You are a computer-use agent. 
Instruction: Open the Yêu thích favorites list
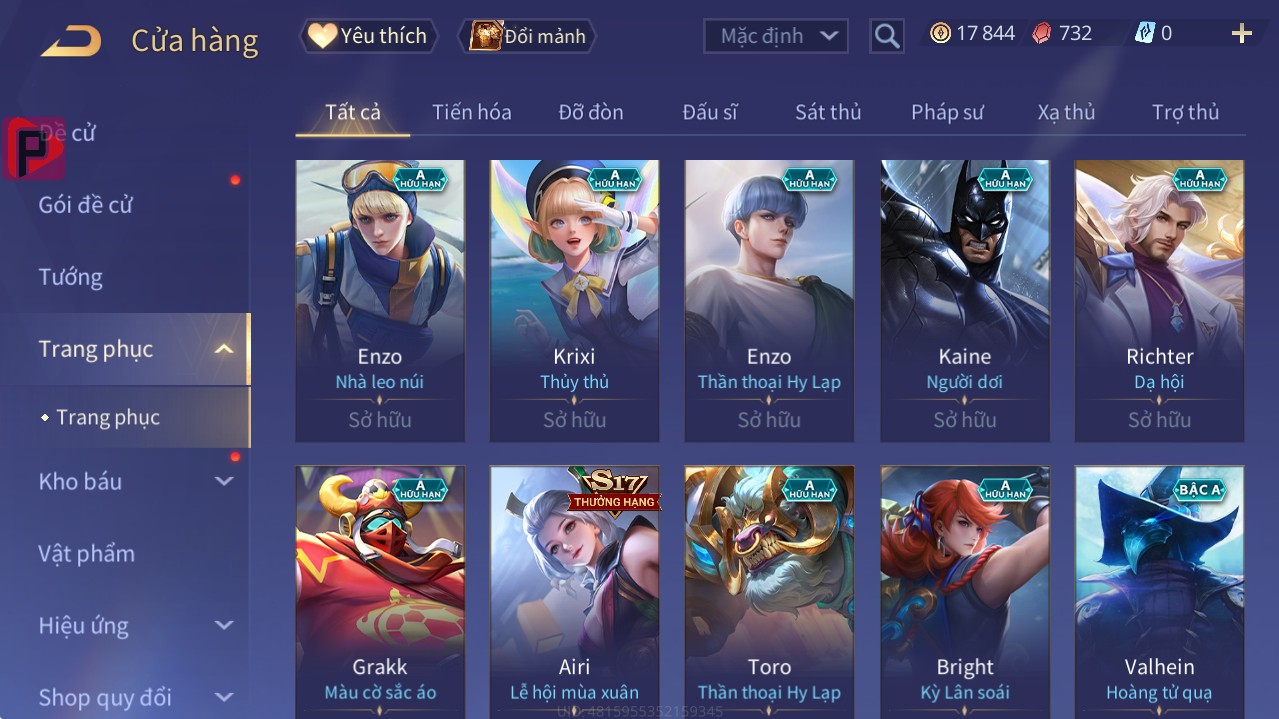368,36
